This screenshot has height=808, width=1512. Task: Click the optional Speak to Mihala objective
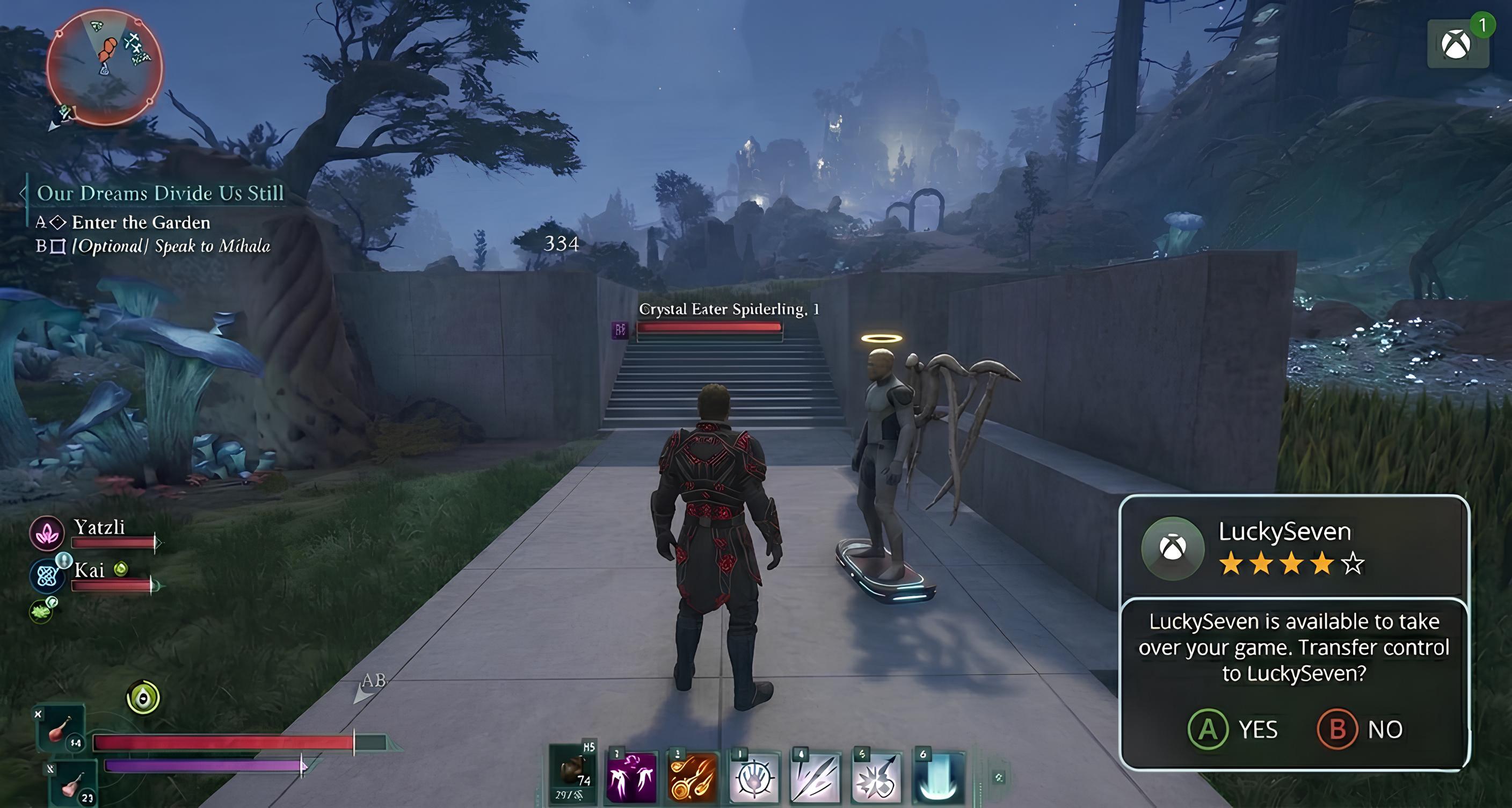170,246
